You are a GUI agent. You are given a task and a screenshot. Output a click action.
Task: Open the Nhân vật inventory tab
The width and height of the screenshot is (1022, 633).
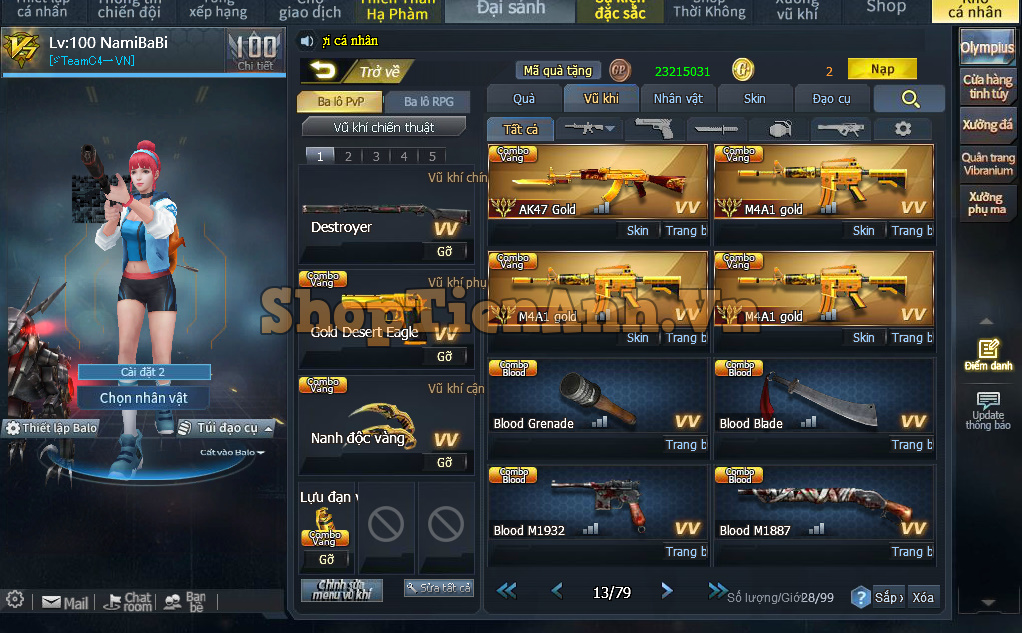coord(678,98)
